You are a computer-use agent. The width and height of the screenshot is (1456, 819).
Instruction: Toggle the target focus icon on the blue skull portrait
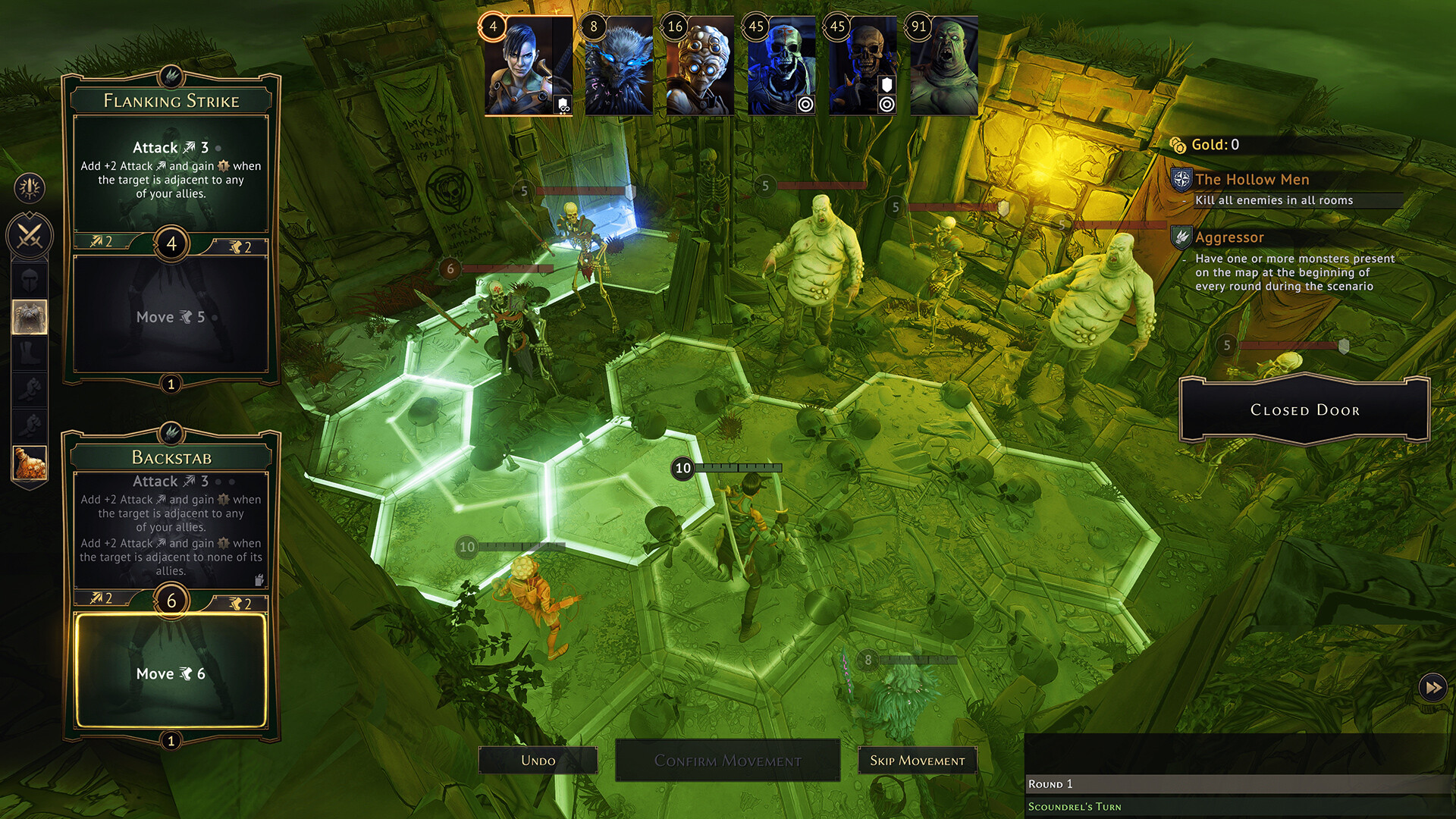tap(805, 105)
